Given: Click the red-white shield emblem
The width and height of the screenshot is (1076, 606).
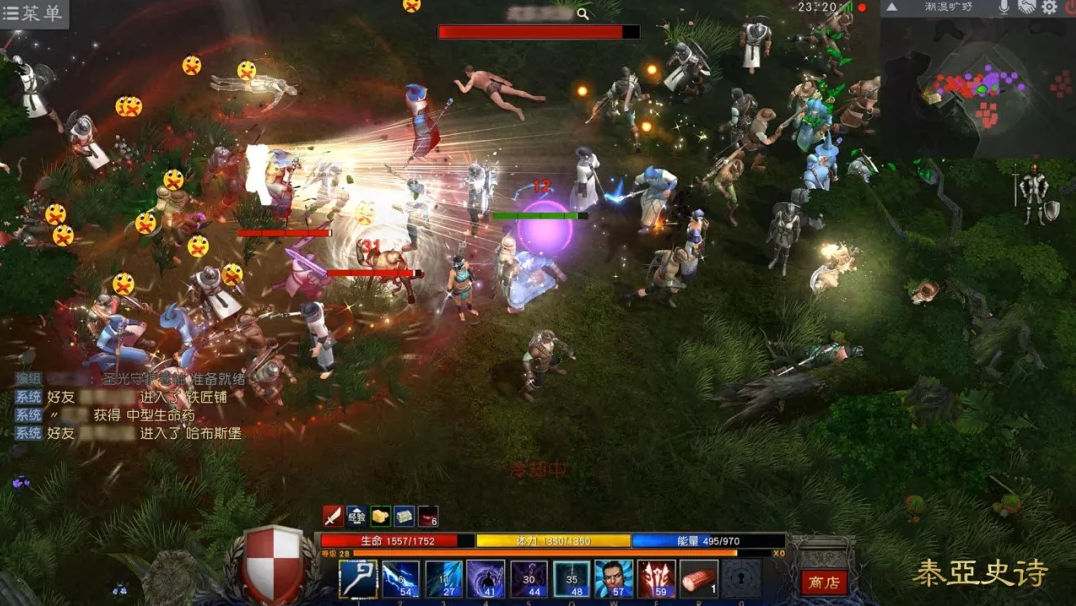Looking at the screenshot, I should [274, 564].
